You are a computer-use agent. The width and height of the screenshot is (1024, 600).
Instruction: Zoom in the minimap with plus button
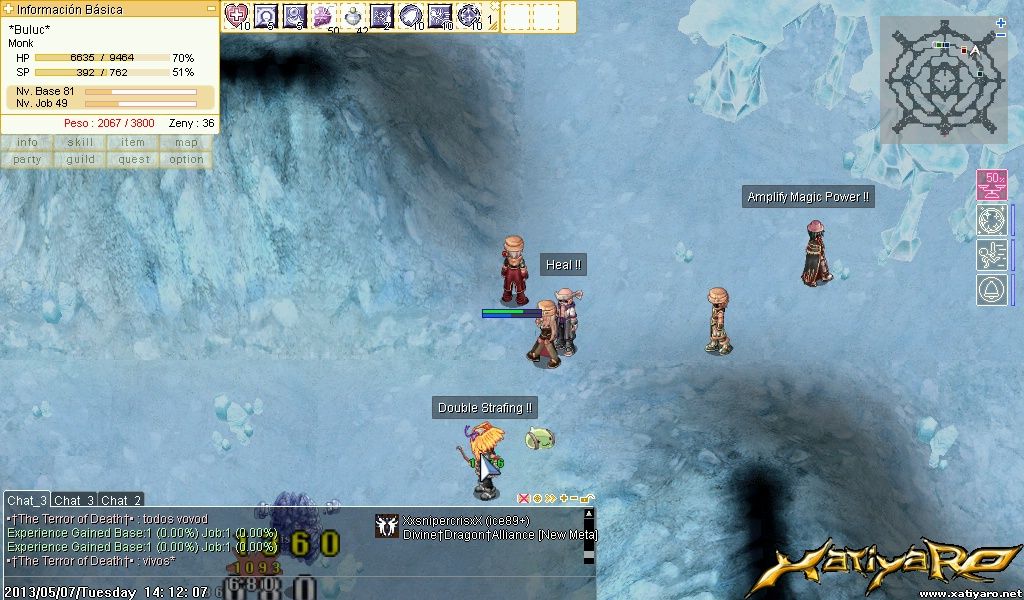[1001, 22]
